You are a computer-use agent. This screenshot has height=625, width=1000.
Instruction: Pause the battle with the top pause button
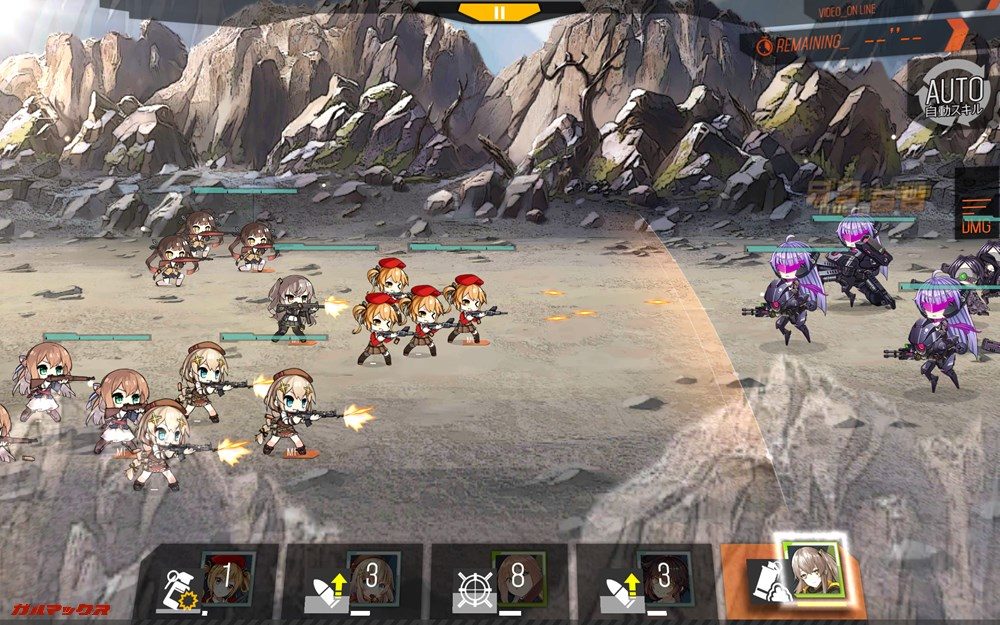[x=499, y=12]
